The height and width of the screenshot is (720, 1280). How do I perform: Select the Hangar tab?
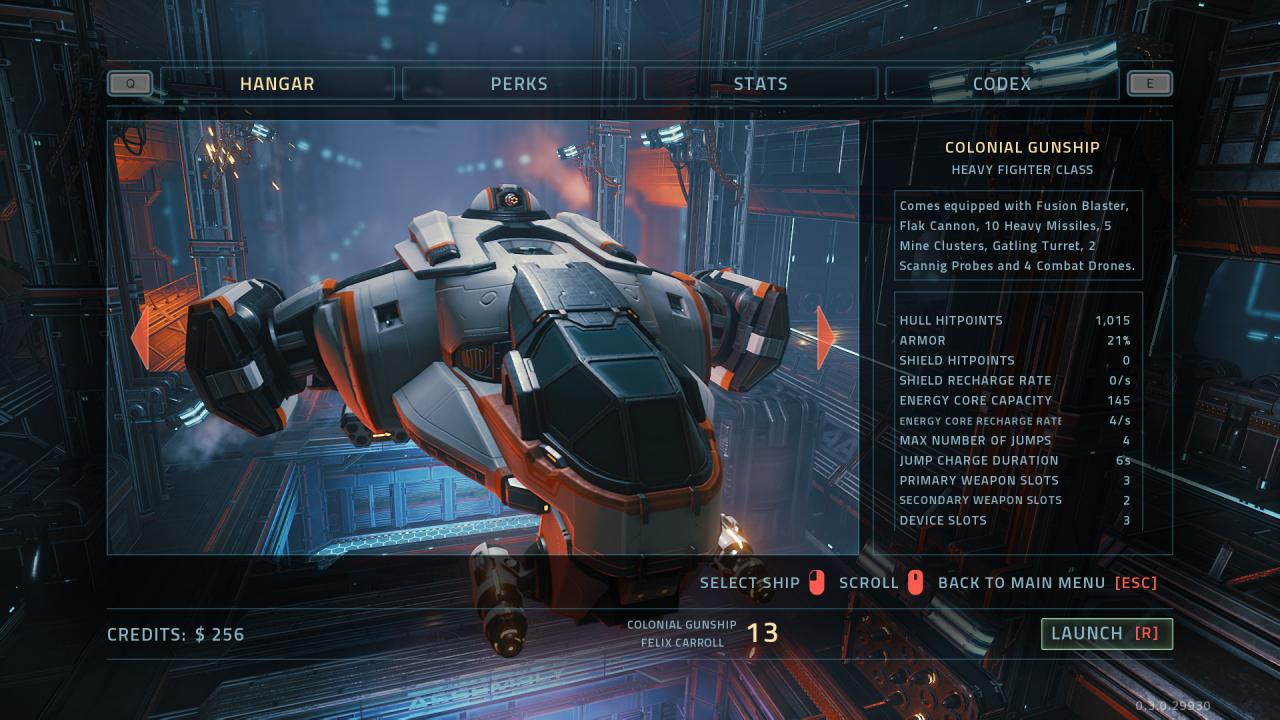tap(277, 84)
